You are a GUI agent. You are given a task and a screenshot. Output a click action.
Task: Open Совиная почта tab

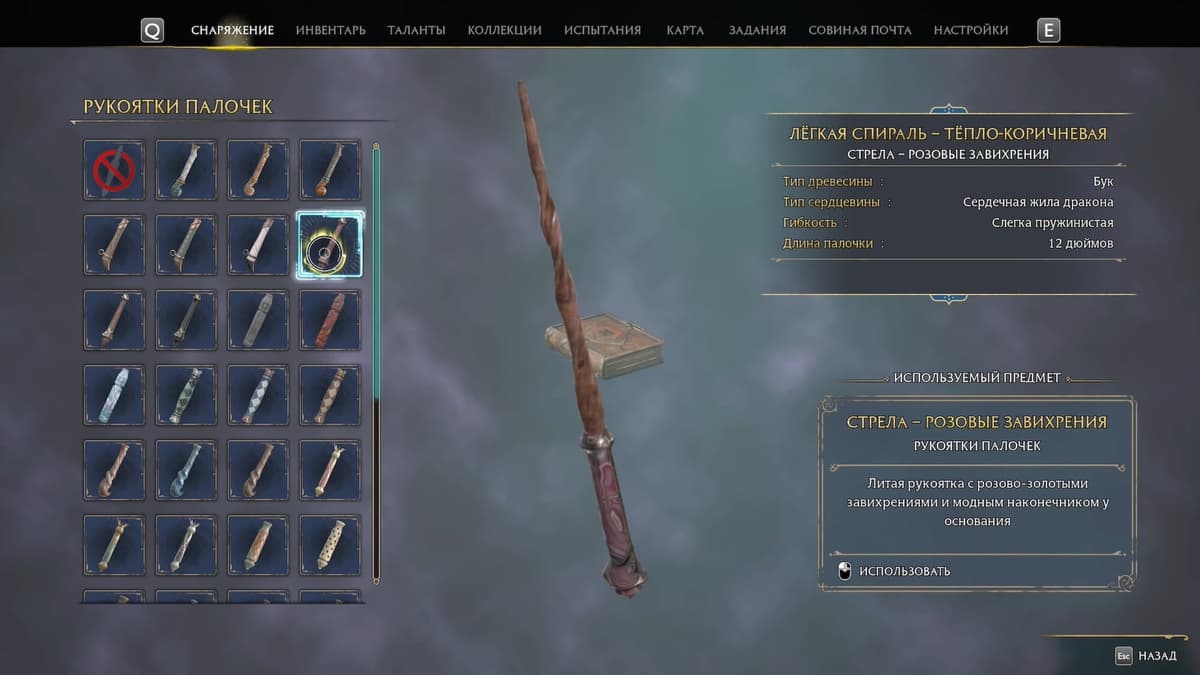click(x=859, y=30)
